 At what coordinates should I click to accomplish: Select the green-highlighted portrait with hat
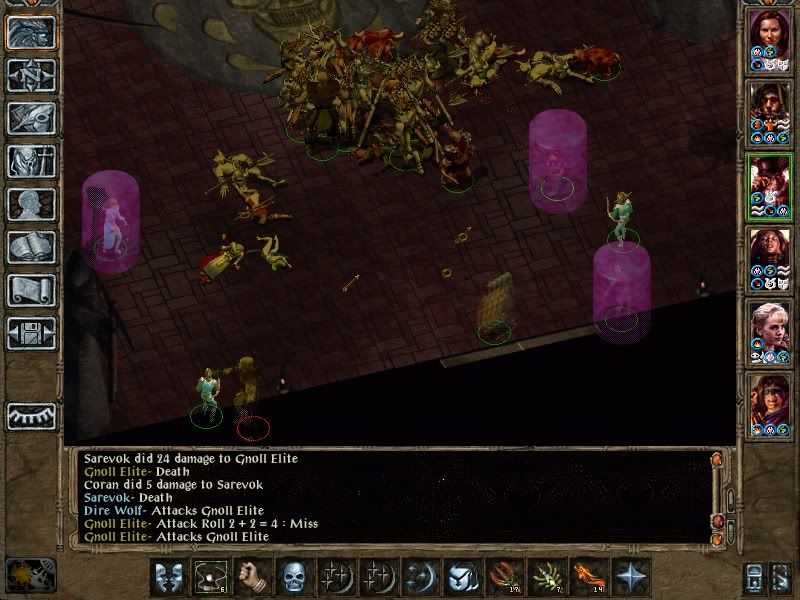pyautogui.click(x=769, y=186)
